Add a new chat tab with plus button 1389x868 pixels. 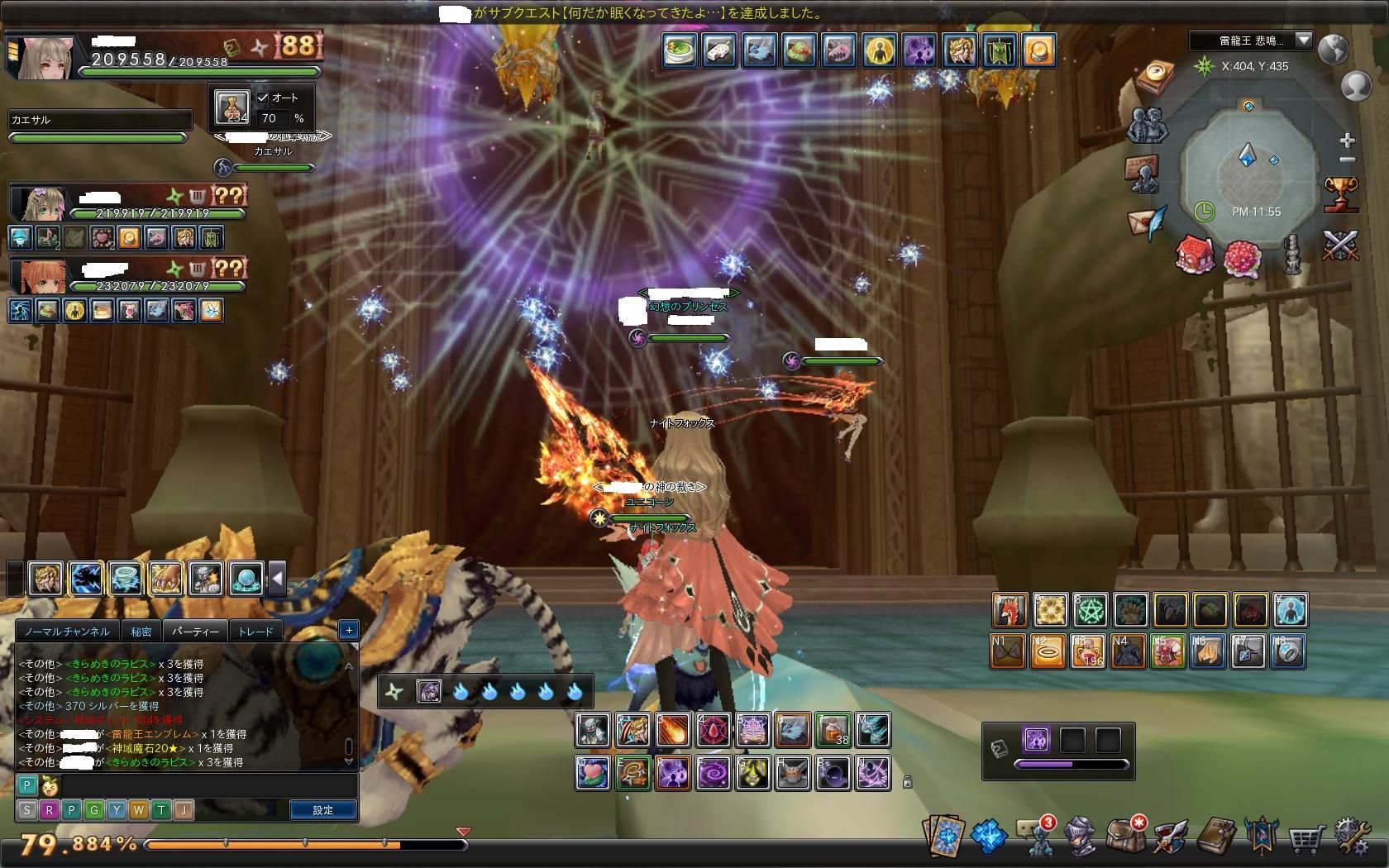[349, 630]
